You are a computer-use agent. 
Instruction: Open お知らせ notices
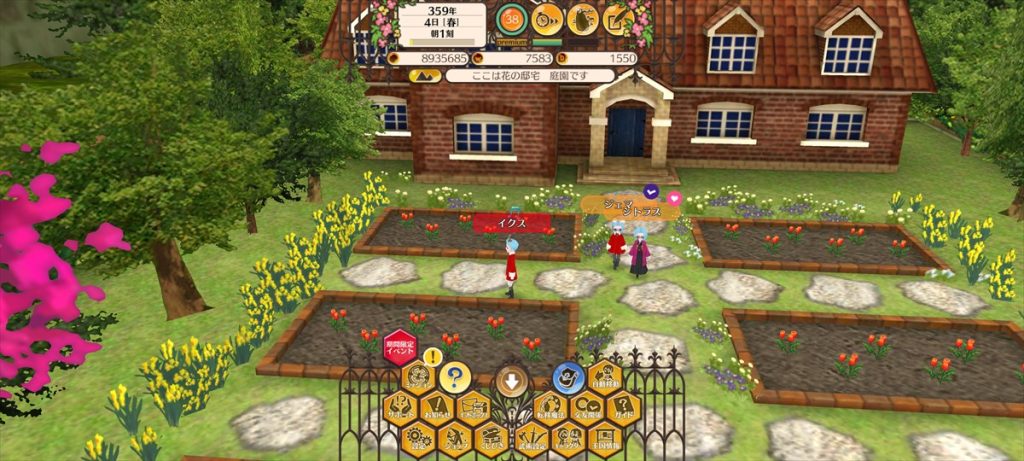point(437,408)
